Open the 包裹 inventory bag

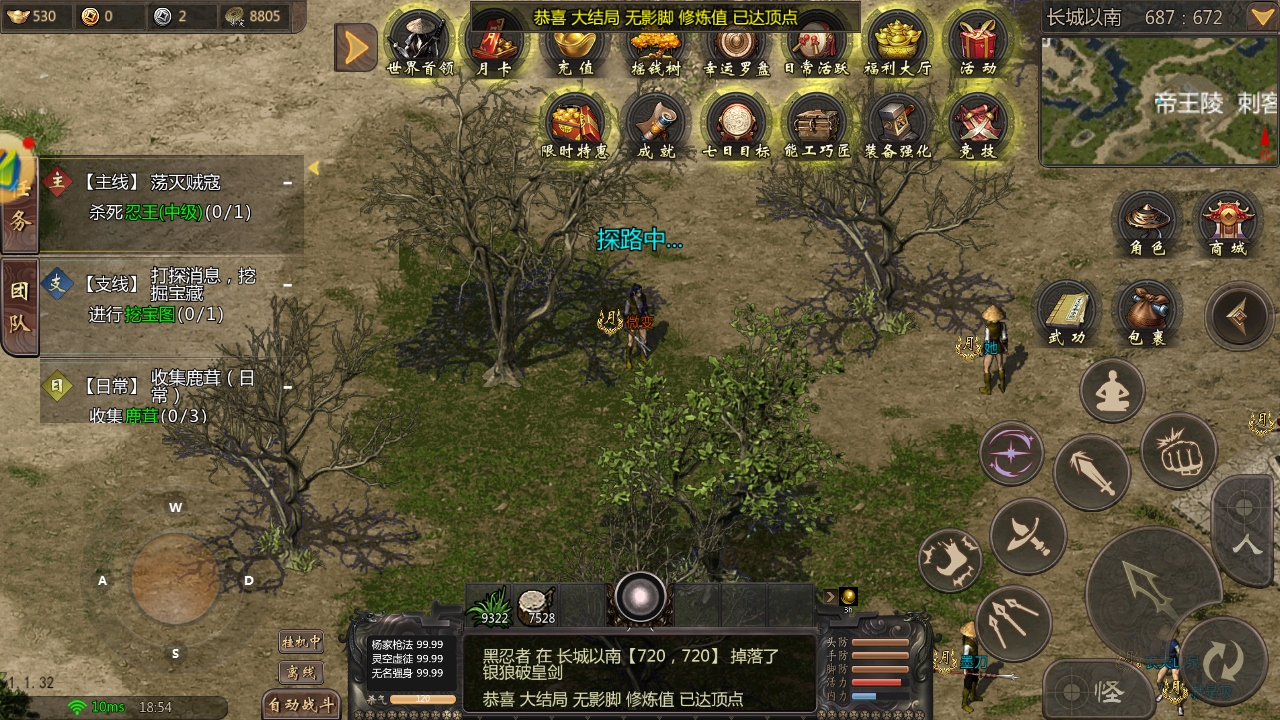coord(1146,313)
